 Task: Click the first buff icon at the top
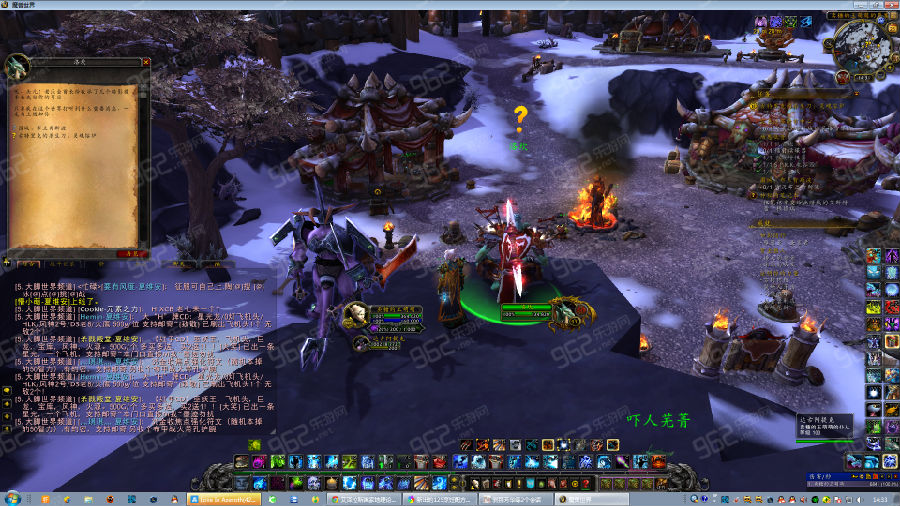click(x=760, y=21)
